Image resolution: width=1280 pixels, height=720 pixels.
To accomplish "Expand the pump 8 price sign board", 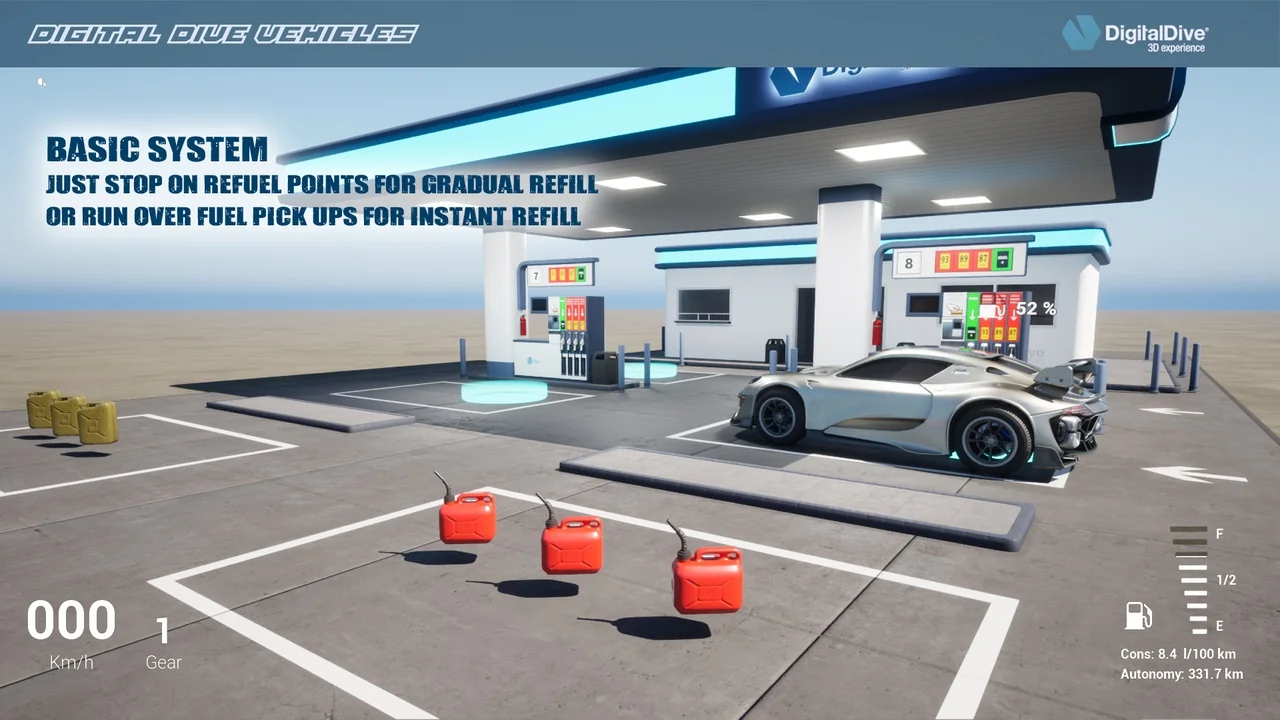I will coord(958,262).
